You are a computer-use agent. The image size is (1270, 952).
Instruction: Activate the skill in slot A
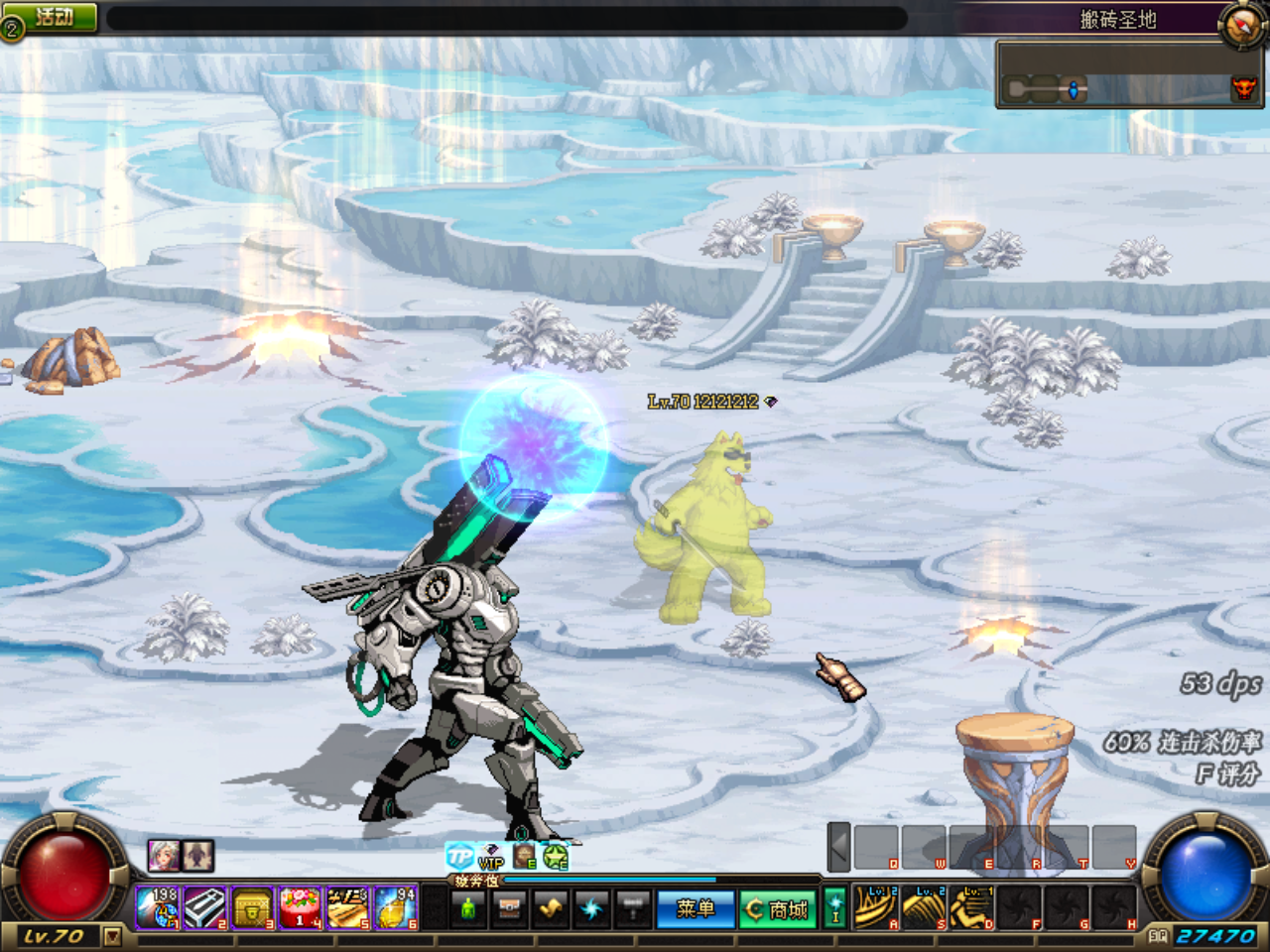click(x=876, y=907)
